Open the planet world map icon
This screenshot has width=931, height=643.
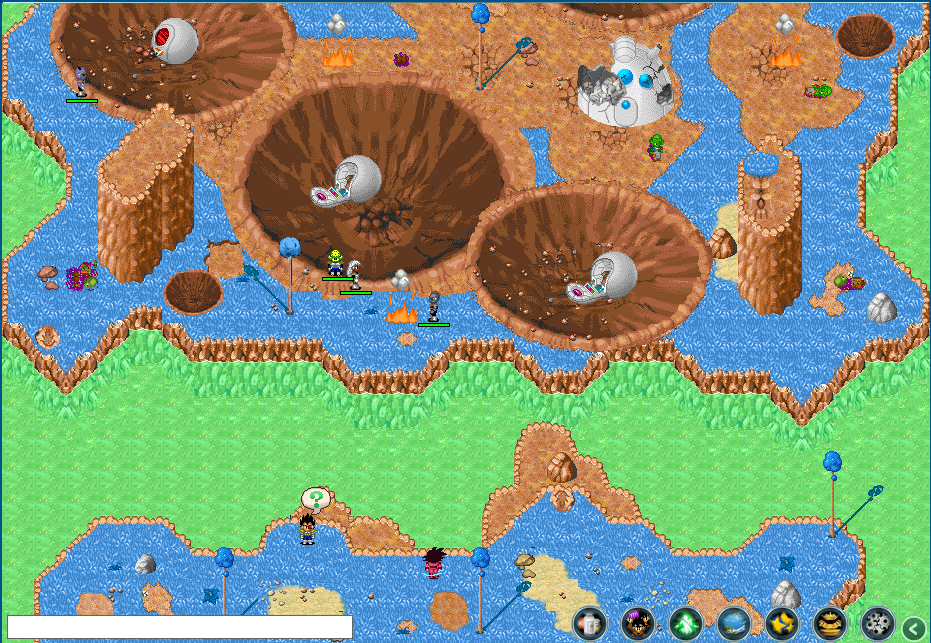point(734,624)
